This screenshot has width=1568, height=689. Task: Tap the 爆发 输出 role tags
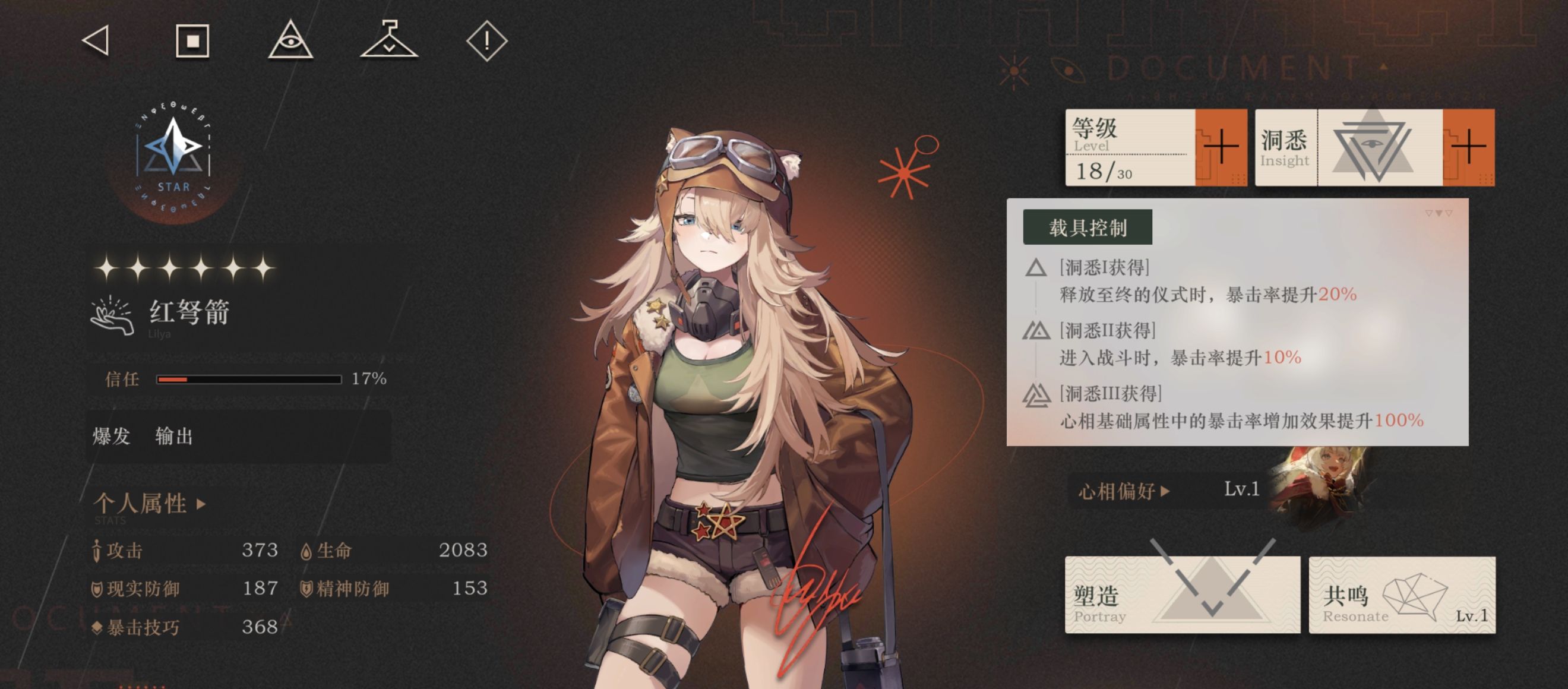(x=143, y=436)
